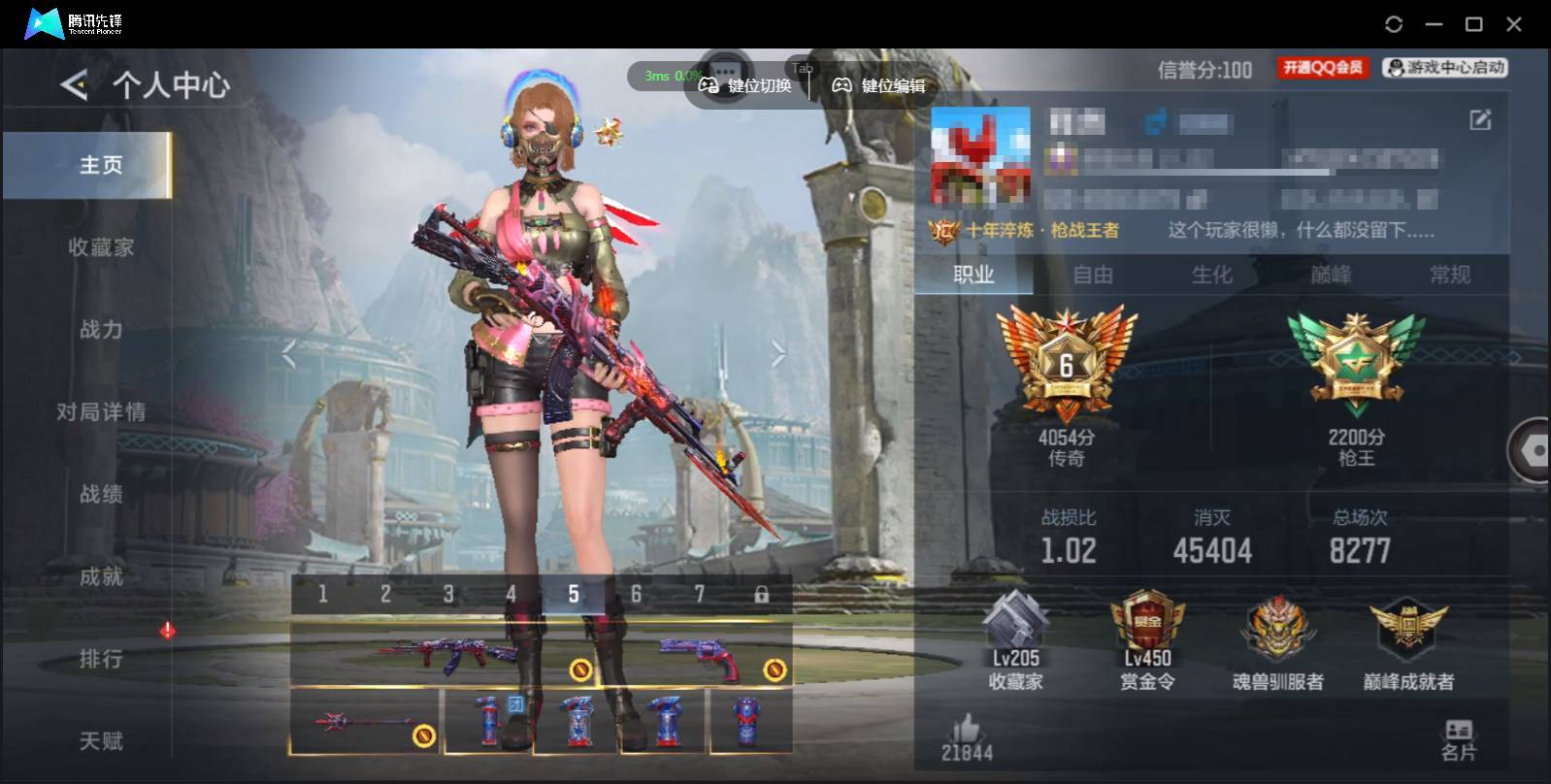Open the 键位编辑 keymap editor icon

coord(842,85)
